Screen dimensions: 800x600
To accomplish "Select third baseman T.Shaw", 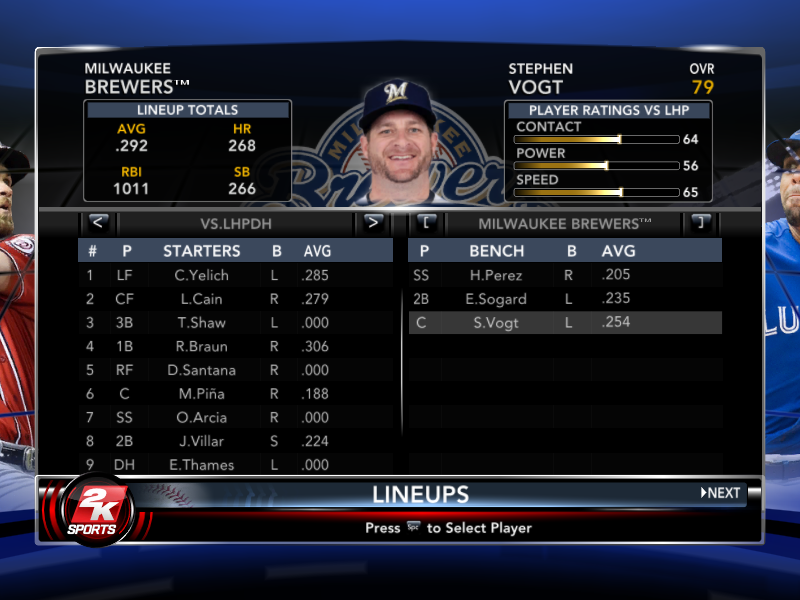I will pyautogui.click(x=201, y=323).
